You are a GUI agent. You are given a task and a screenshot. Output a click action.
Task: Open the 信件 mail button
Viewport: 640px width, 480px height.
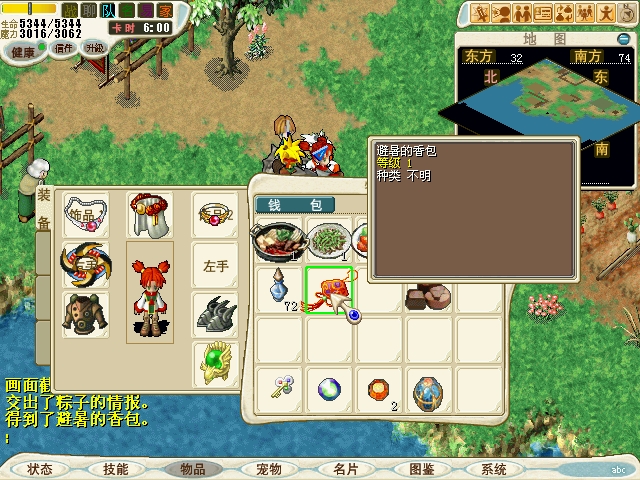point(64,48)
